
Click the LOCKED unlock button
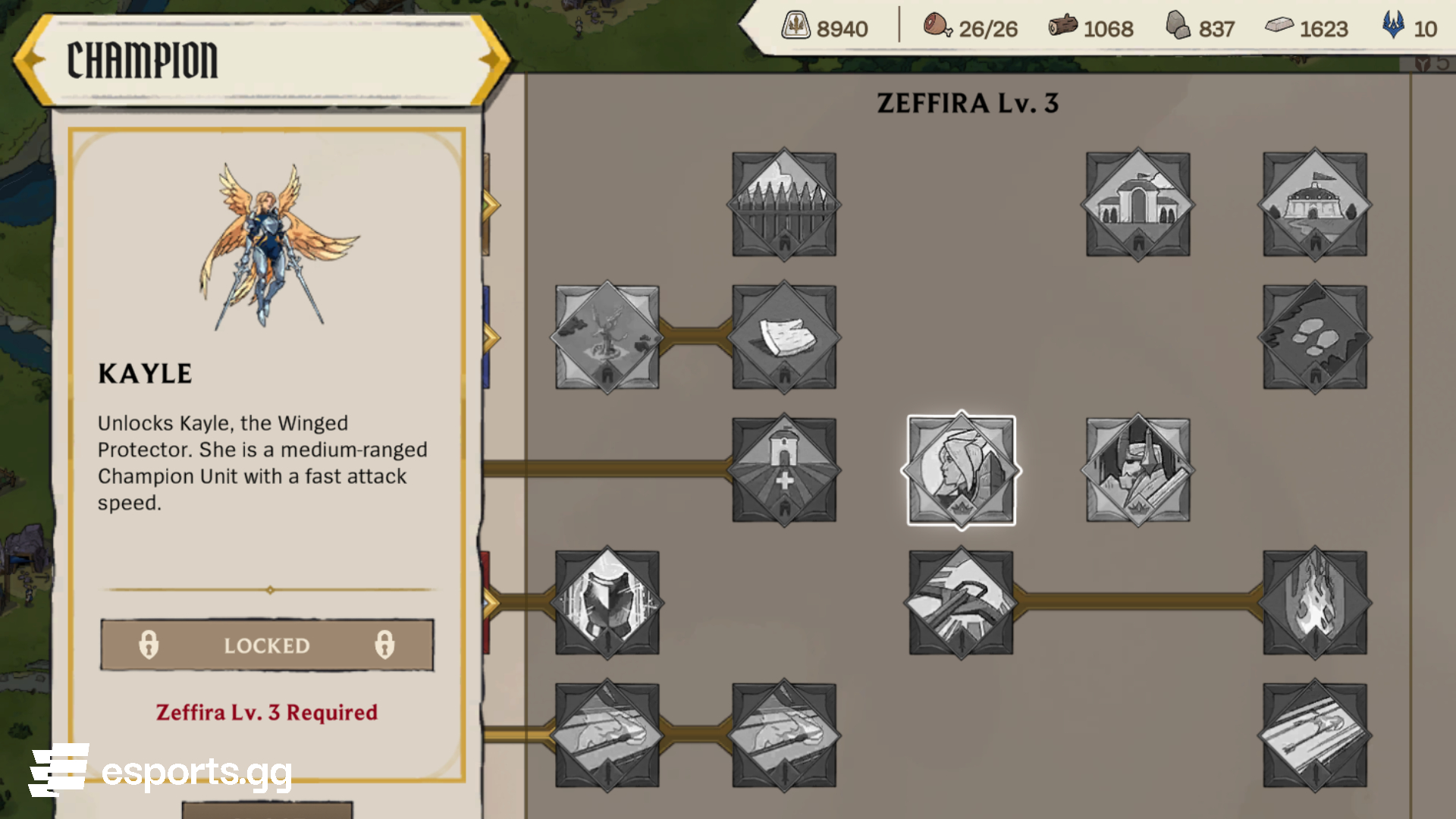click(x=267, y=645)
